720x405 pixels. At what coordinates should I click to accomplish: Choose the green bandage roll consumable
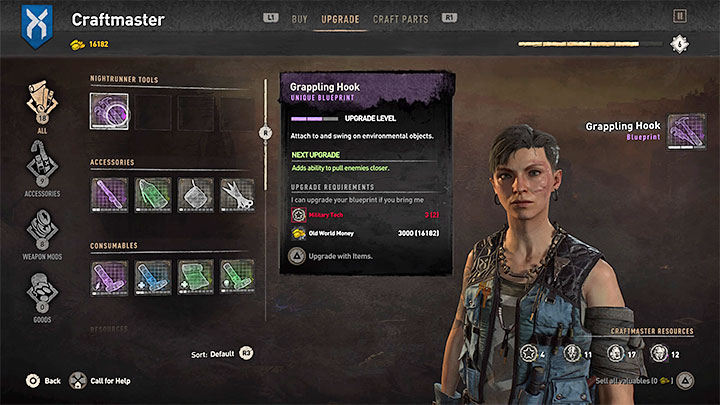pyautogui.click(x=195, y=277)
